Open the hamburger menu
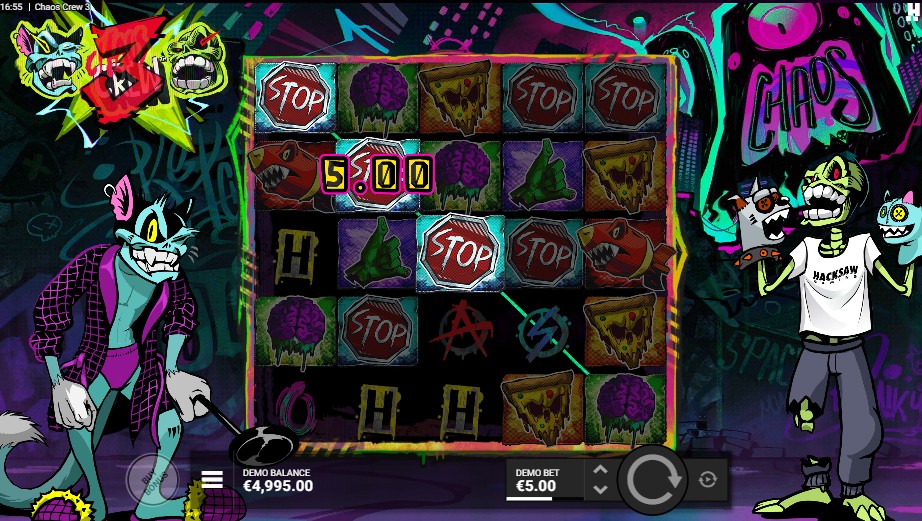The width and height of the screenshot is (922, 521). coord(212,479)
